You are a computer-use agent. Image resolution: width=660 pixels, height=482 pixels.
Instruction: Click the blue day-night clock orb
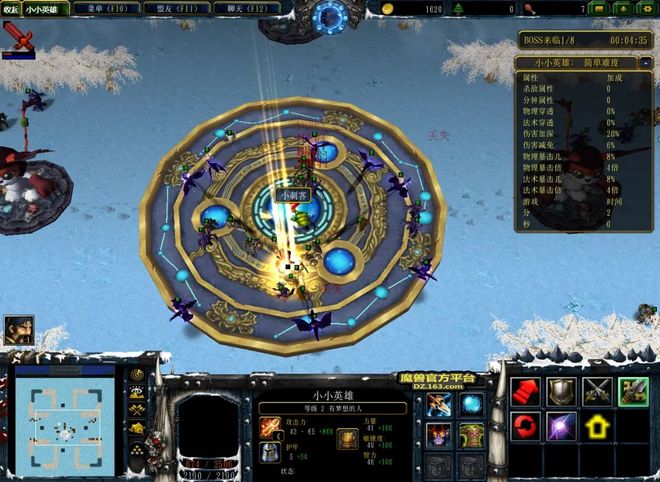tap(329, 16)
